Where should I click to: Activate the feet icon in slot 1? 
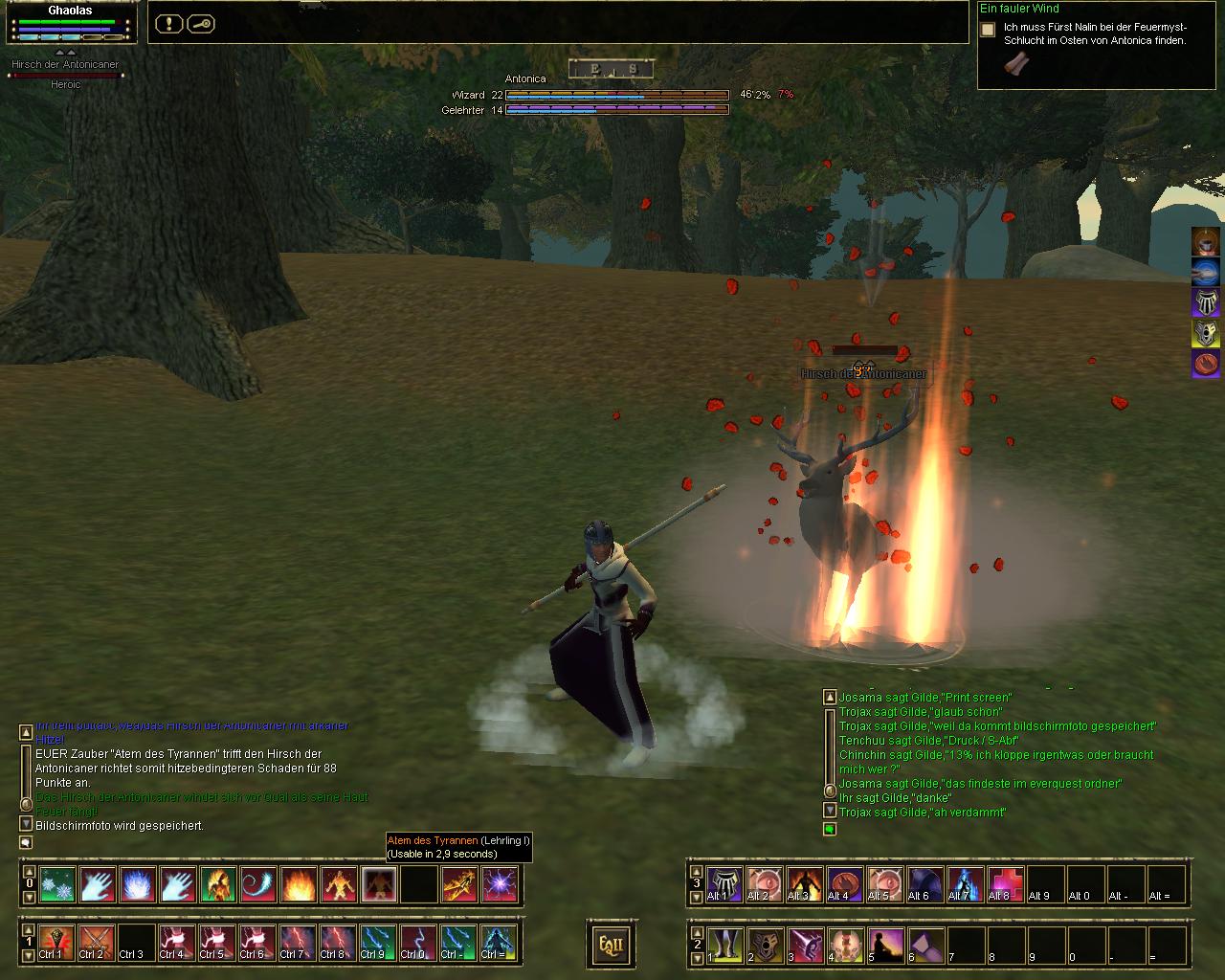click(x=724, y=945)
